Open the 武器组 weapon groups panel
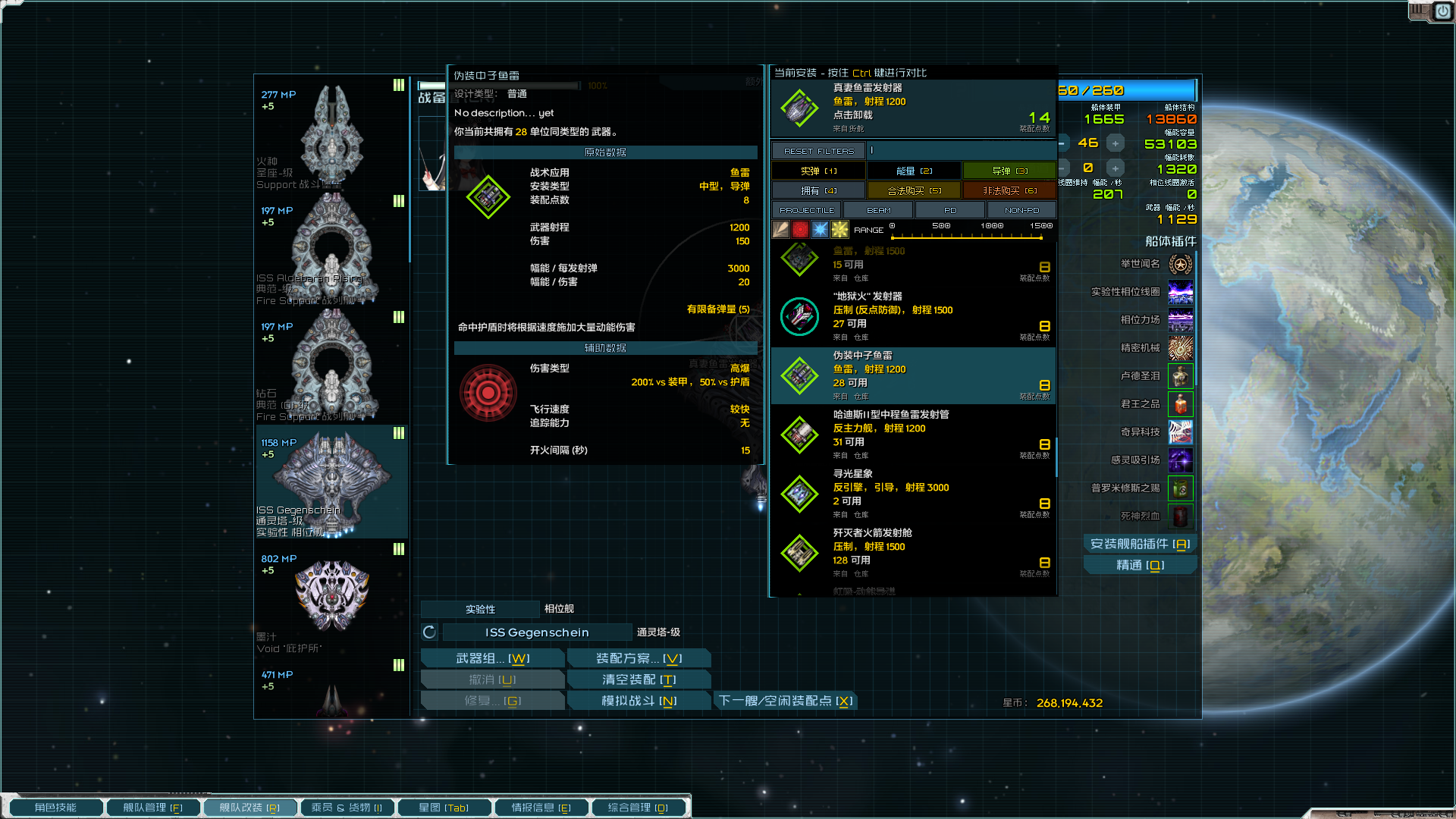 [493, 658]
